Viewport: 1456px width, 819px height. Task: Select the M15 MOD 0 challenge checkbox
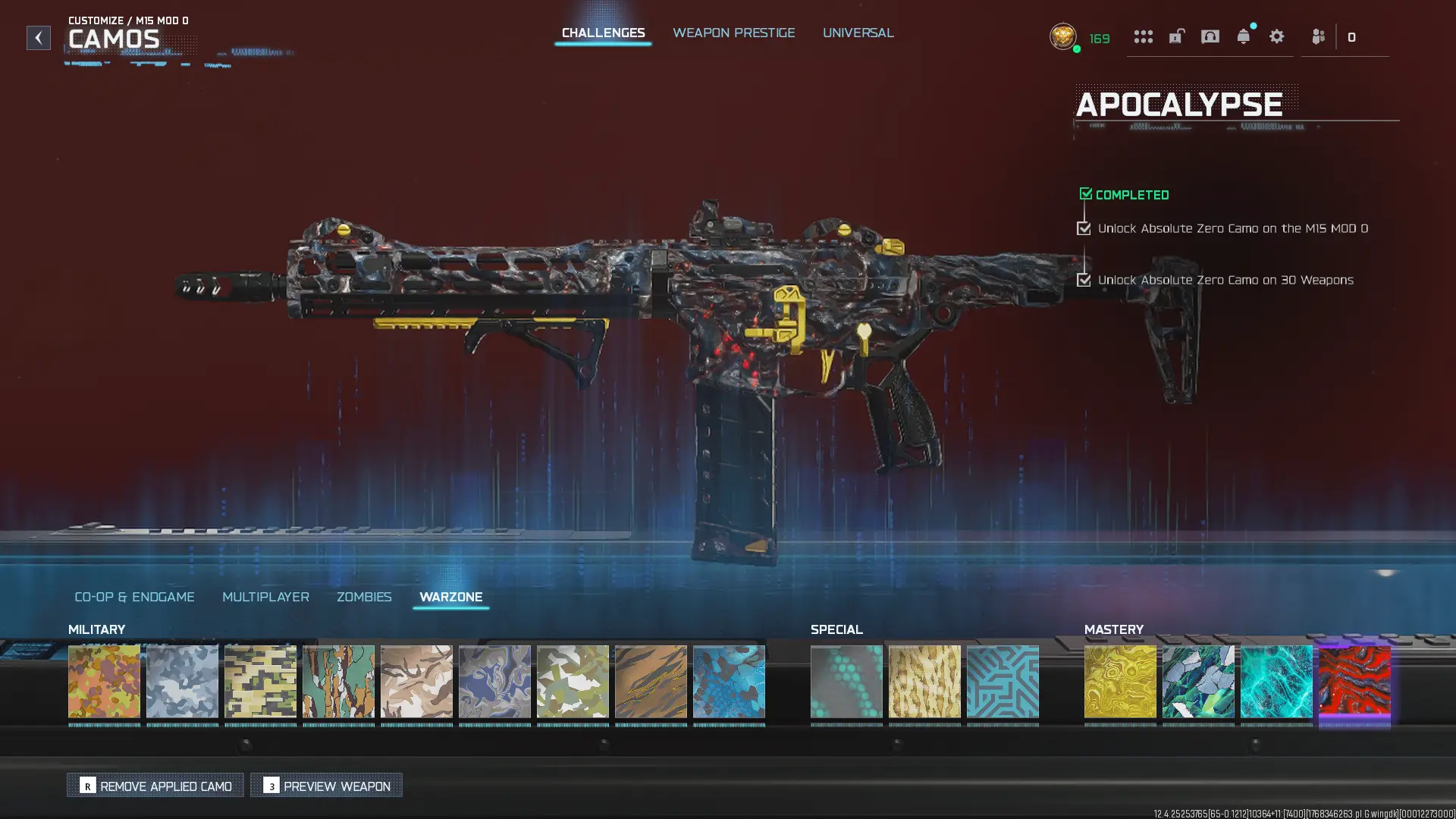tap(1084, 227)
